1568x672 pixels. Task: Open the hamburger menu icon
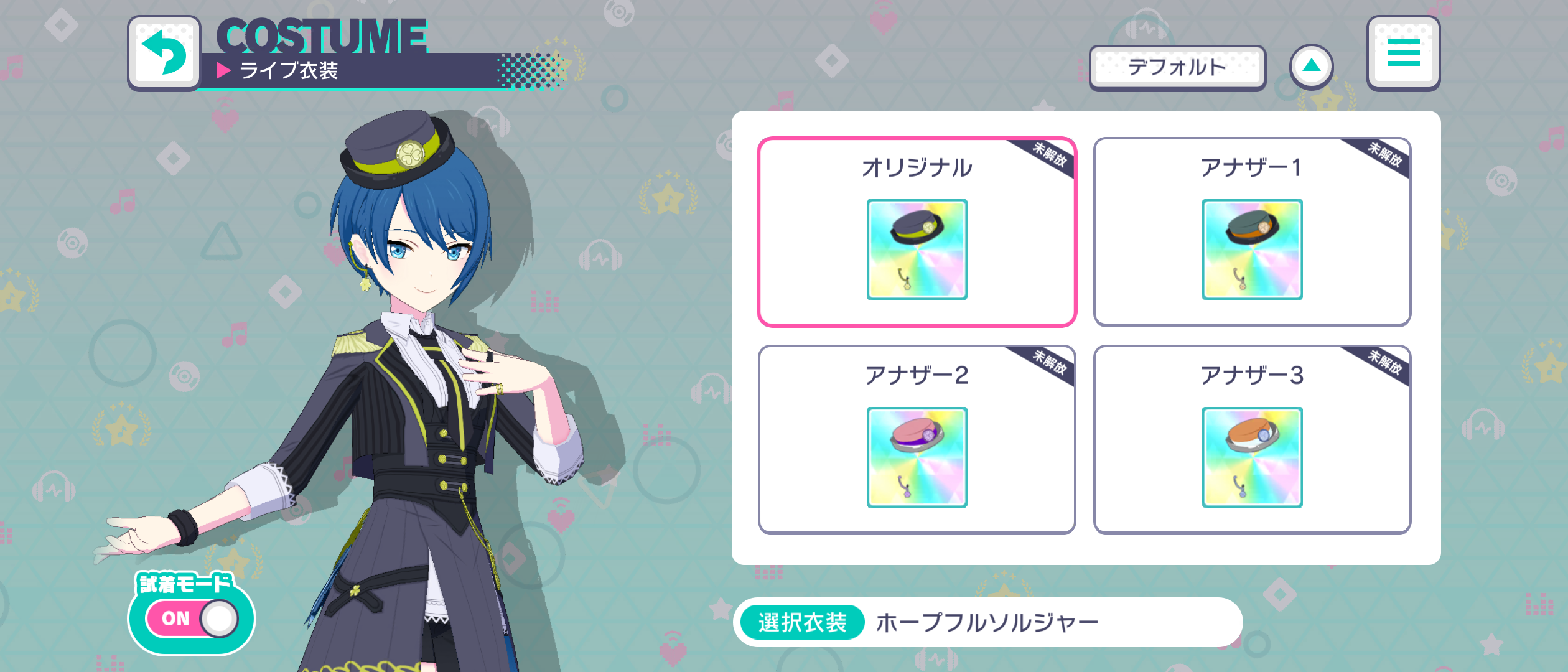1404,53
